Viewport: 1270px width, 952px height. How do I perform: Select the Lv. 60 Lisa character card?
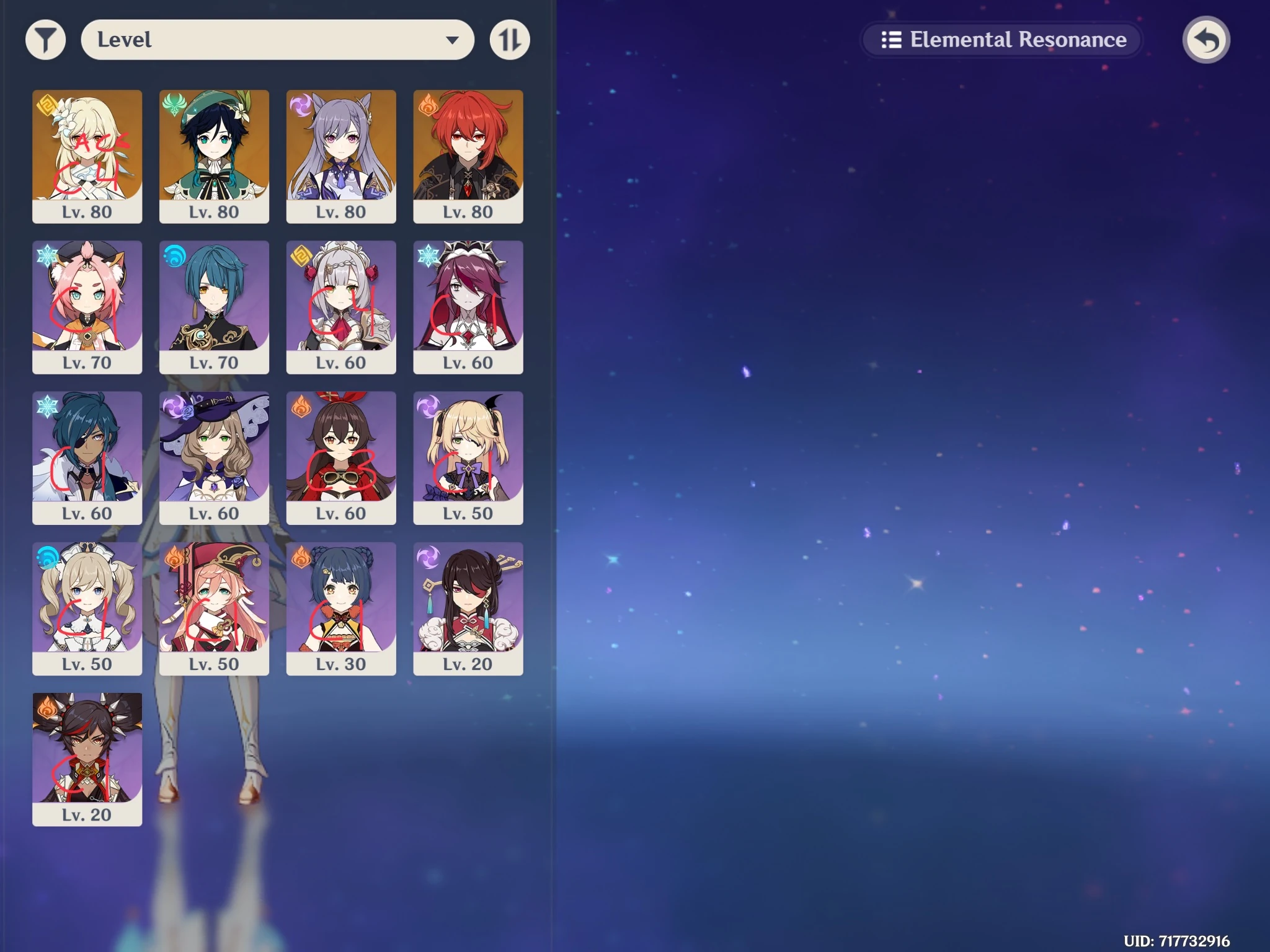214,459
